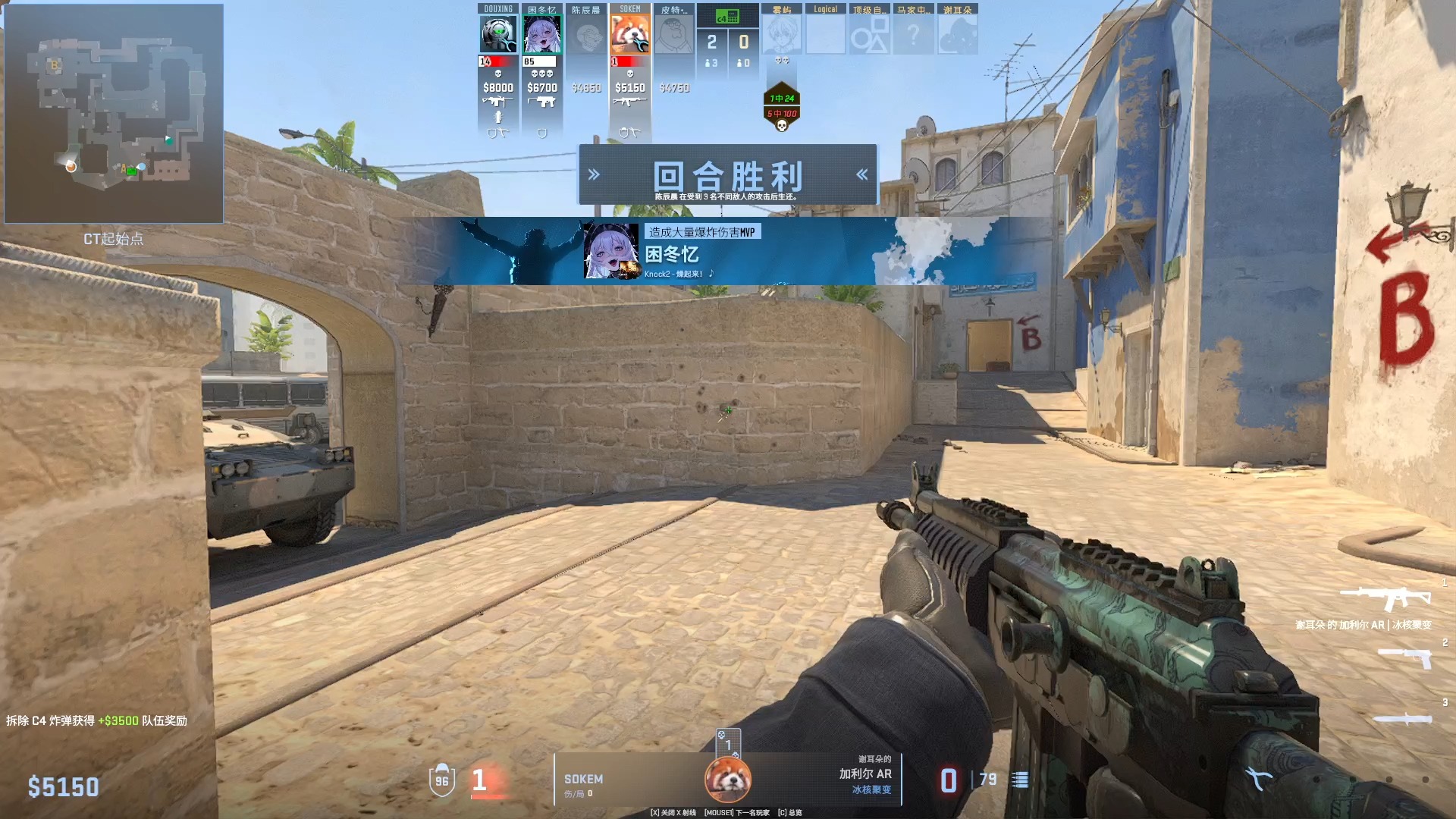
Task: Click 谢耳朵's faded avatar on CT side
Action: coord(958,32)
